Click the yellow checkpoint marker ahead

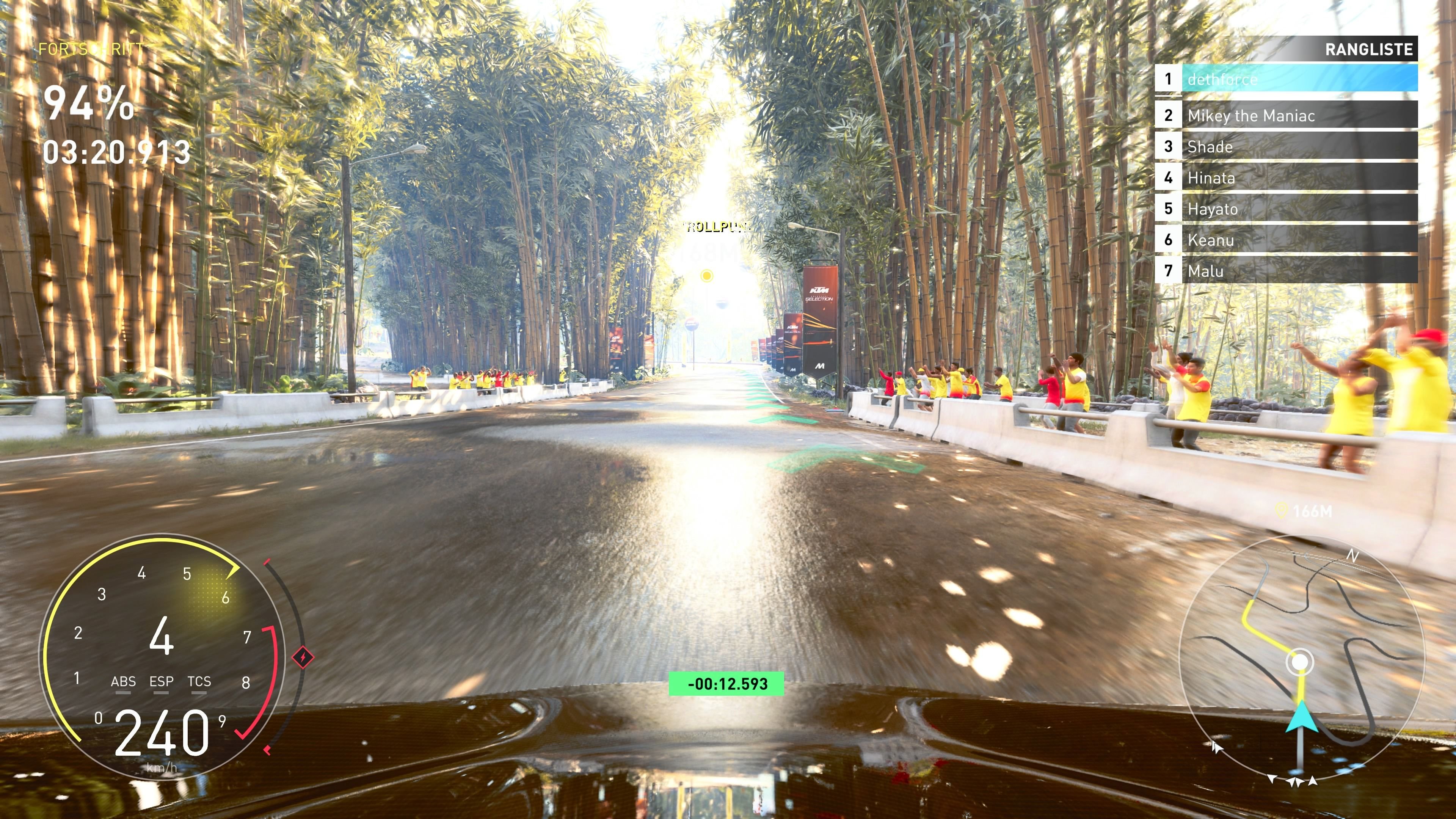(706, 276)
